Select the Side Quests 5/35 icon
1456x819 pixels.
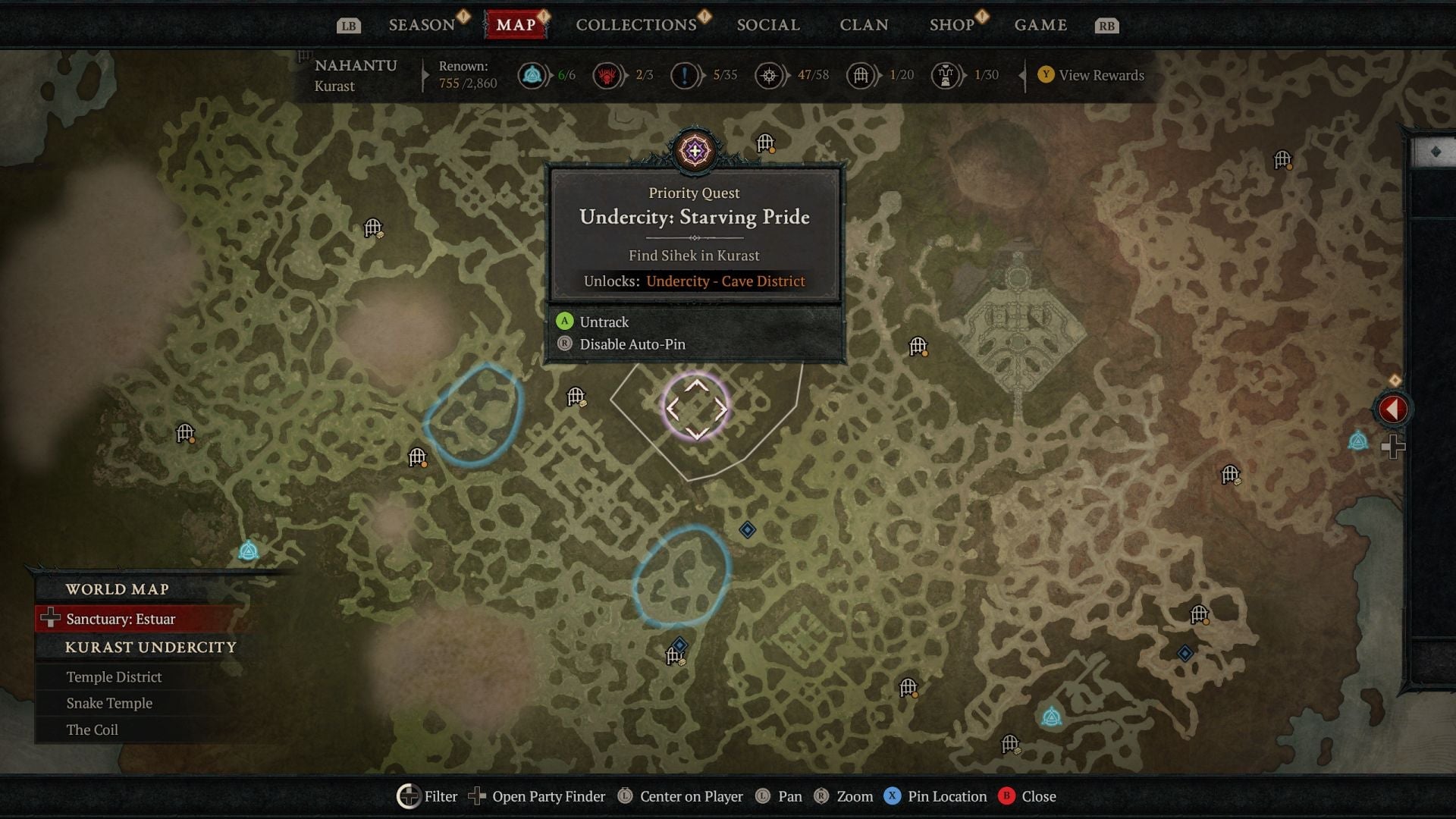[x=685, y=75]
